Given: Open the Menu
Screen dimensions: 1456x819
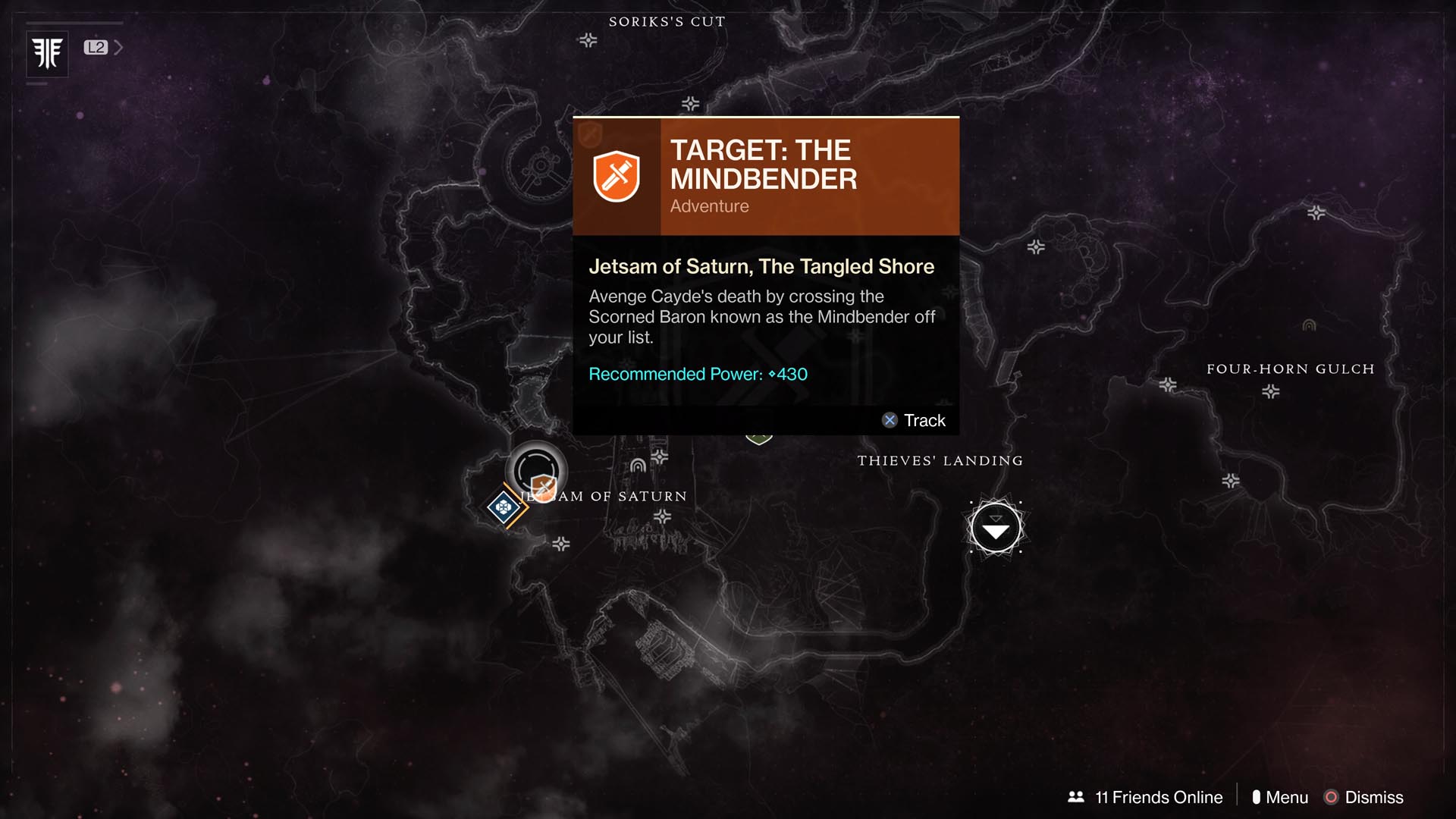Looking at the screenshot, I should click(x=1287, y=797).
